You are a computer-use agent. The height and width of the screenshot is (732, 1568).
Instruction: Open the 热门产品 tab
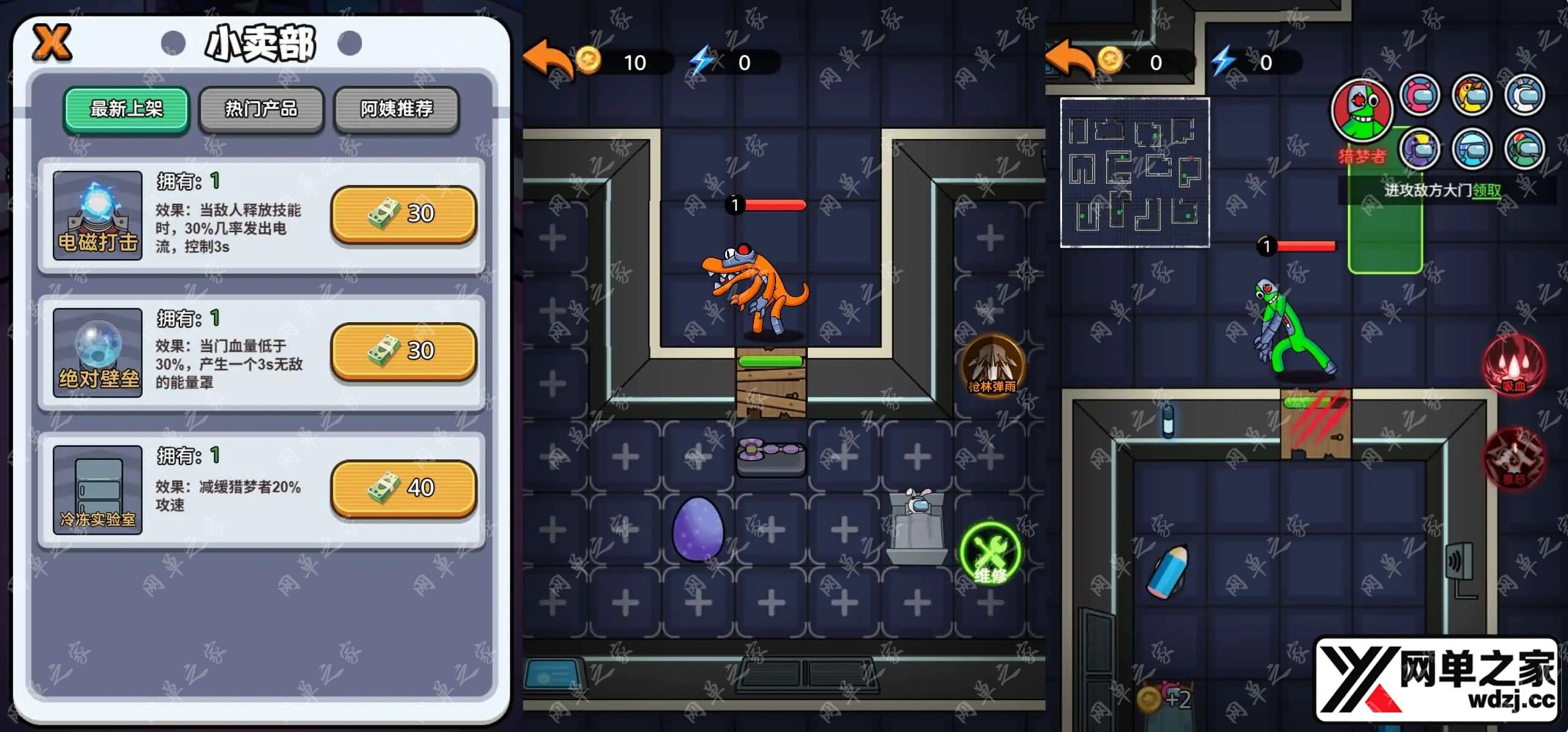point(262,110)
